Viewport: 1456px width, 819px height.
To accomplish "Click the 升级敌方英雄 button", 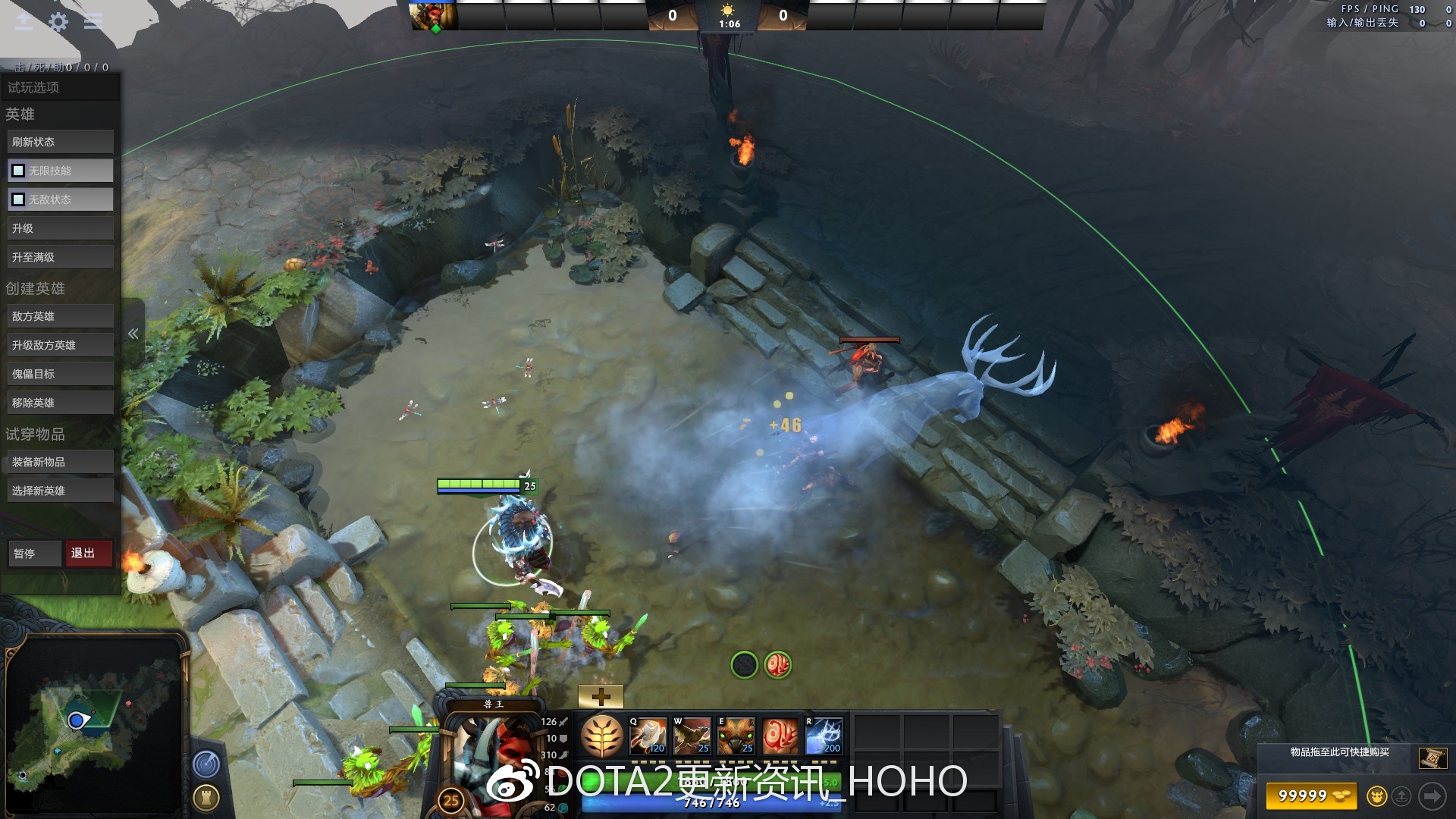I will (61, 345).
